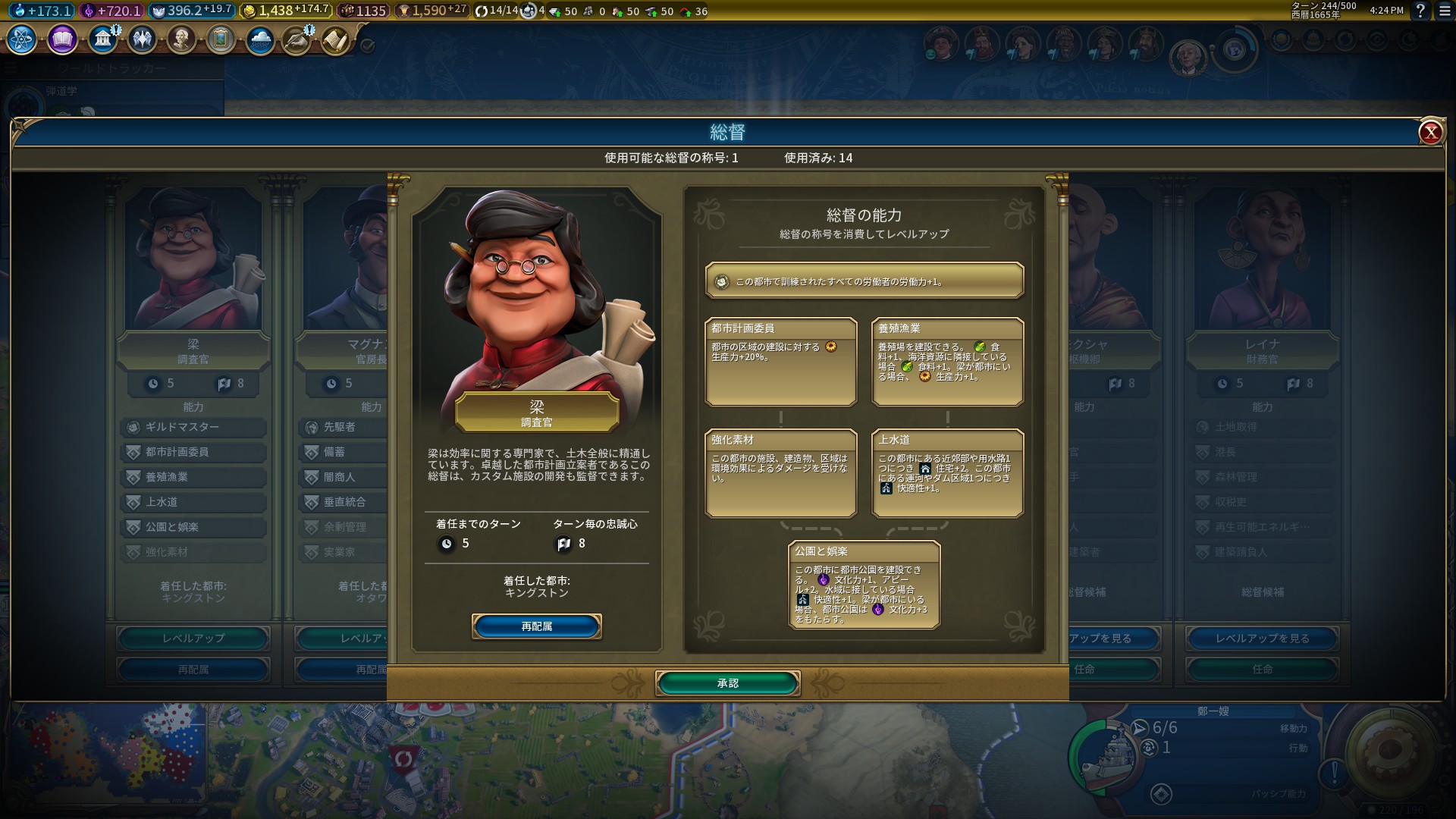Close the 総督 governors panel
This screenshot has height=819, width=1456.
[1430, 133]
